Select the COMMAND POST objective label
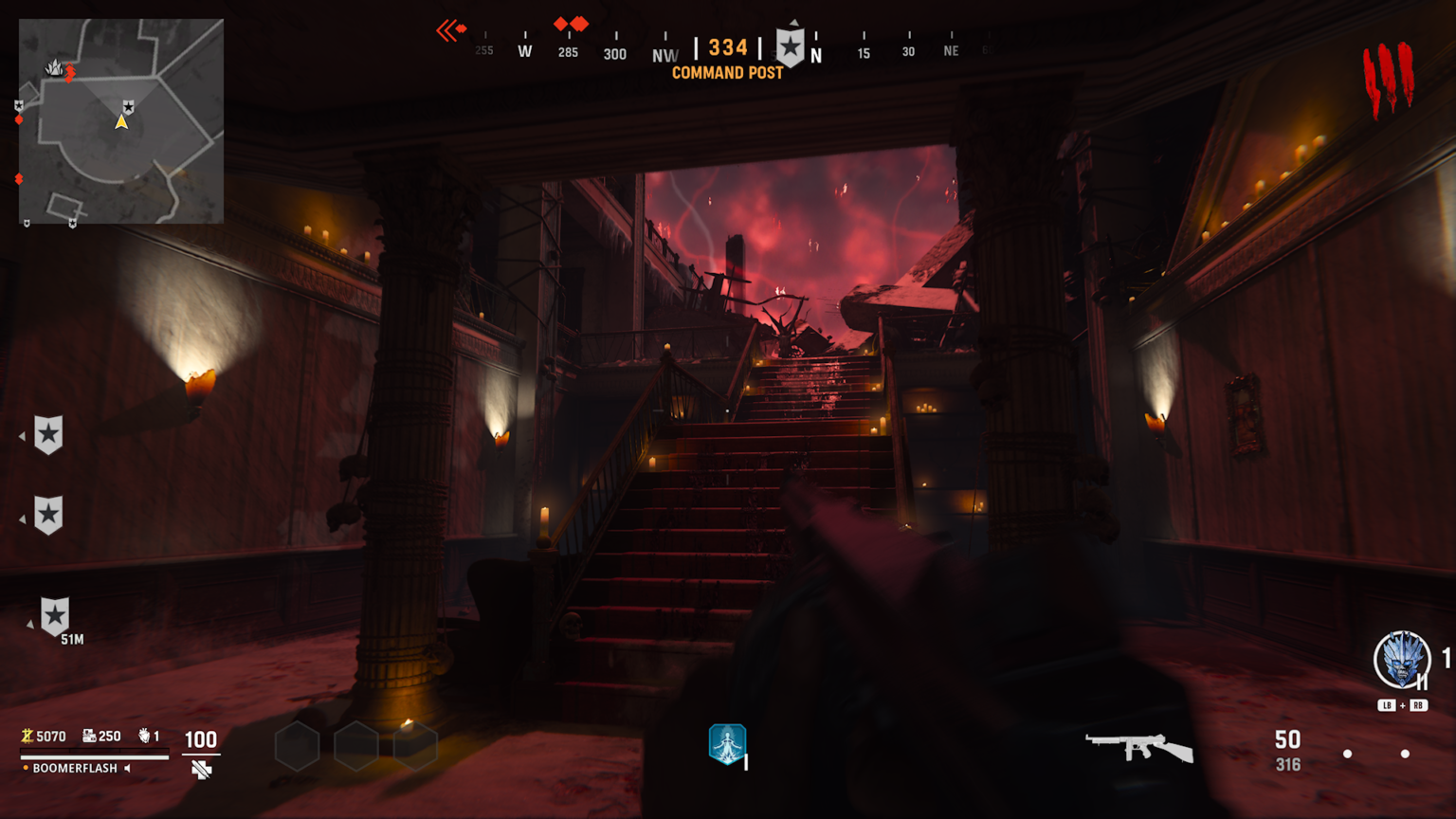 tap(726, 73)
